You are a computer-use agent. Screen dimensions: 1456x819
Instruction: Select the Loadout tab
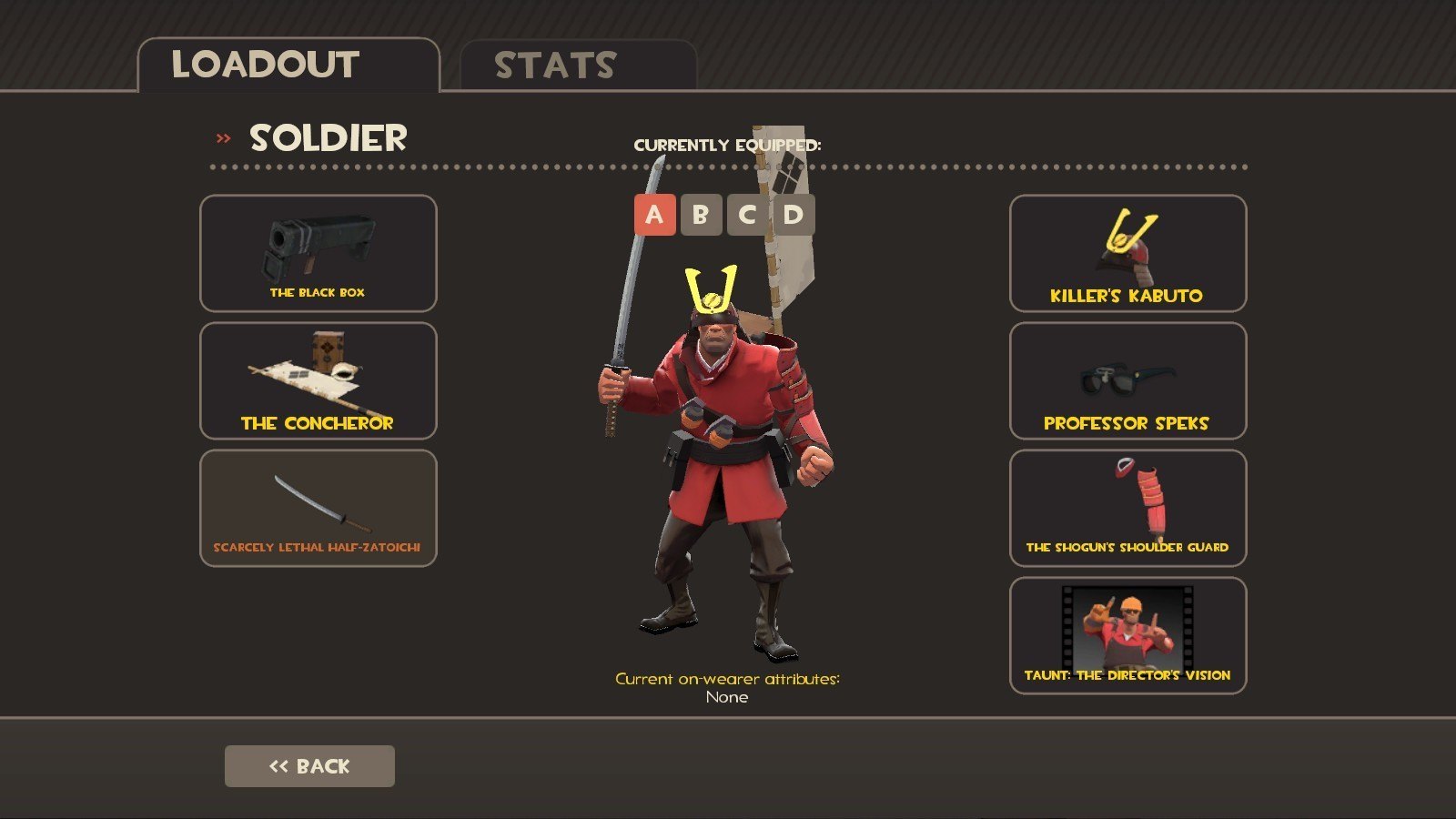[288, 66]
